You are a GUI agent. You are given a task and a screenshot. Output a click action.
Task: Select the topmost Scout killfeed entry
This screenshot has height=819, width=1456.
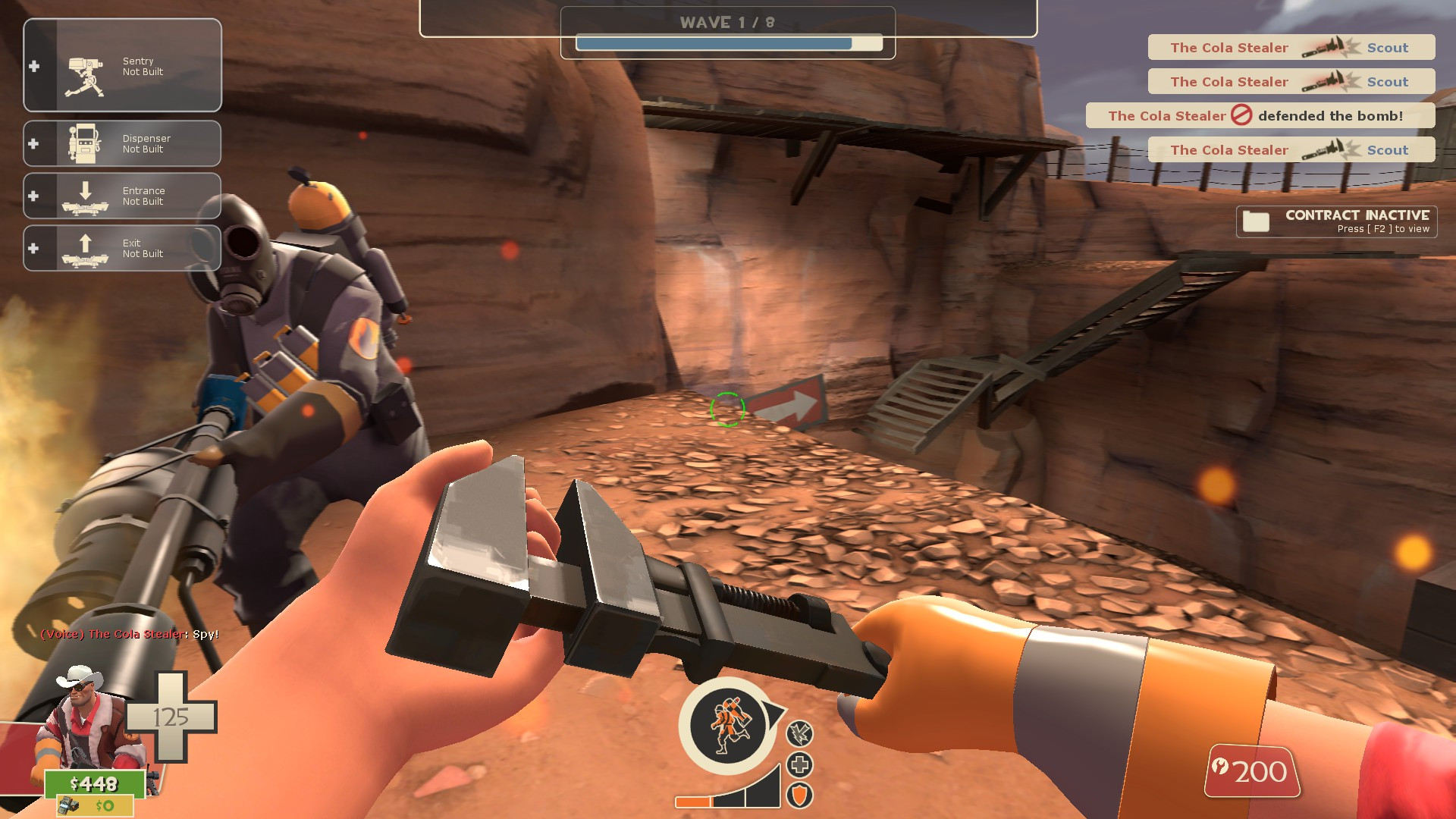(x=1291, y=47)
